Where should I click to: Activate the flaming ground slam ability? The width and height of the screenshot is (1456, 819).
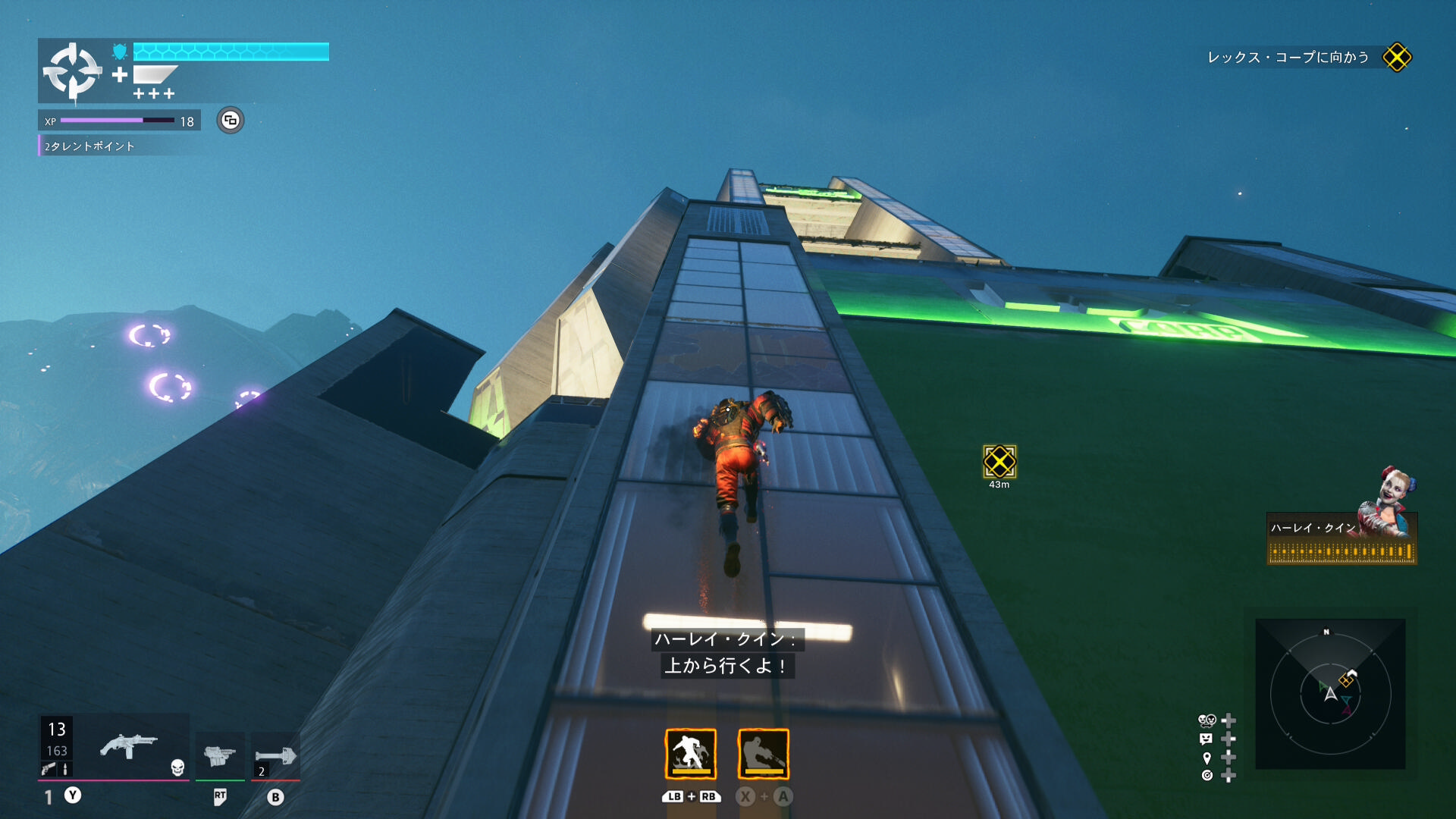tap(690, 754)
